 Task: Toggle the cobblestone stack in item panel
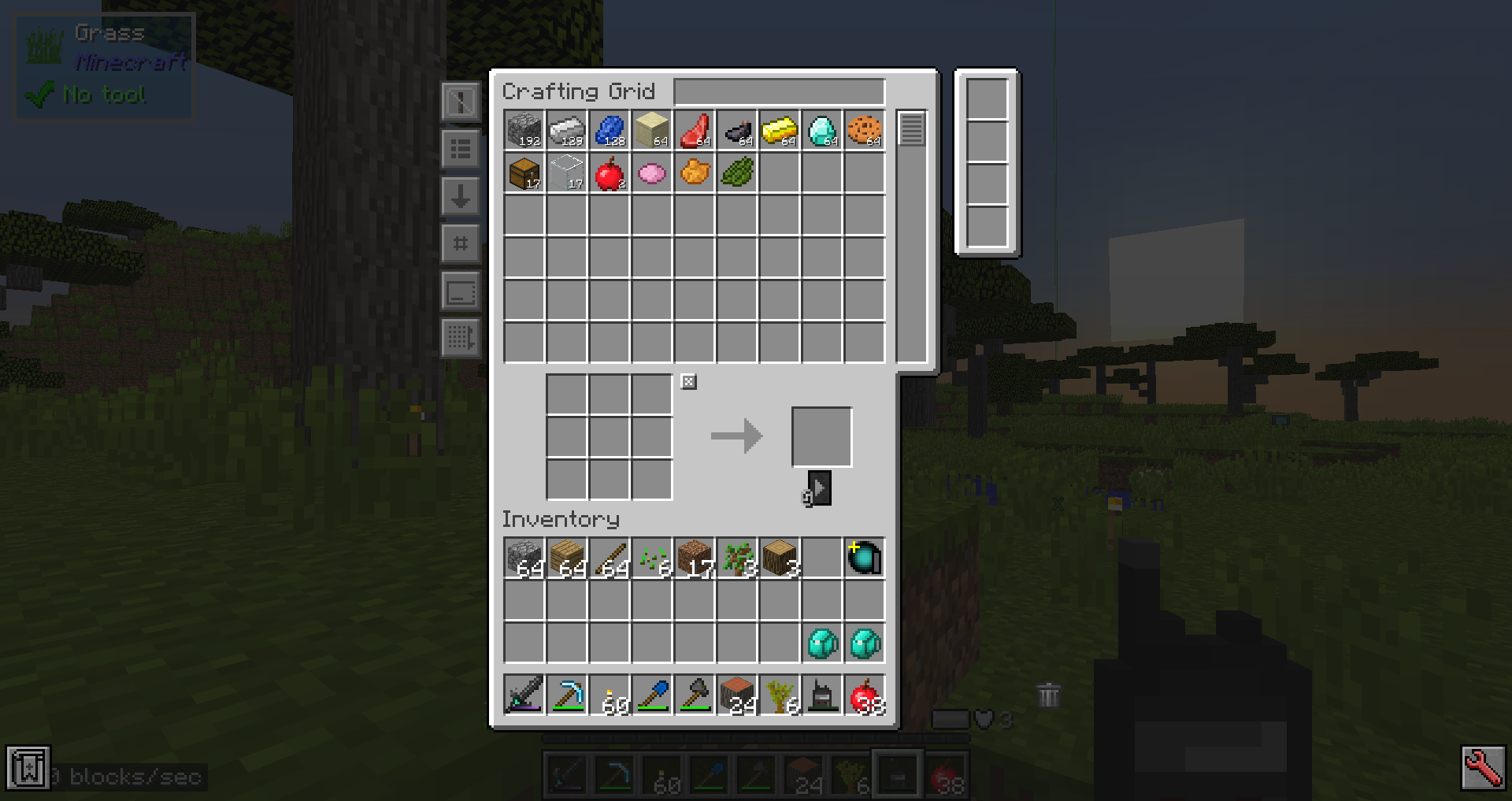click(x=524, y=130)
